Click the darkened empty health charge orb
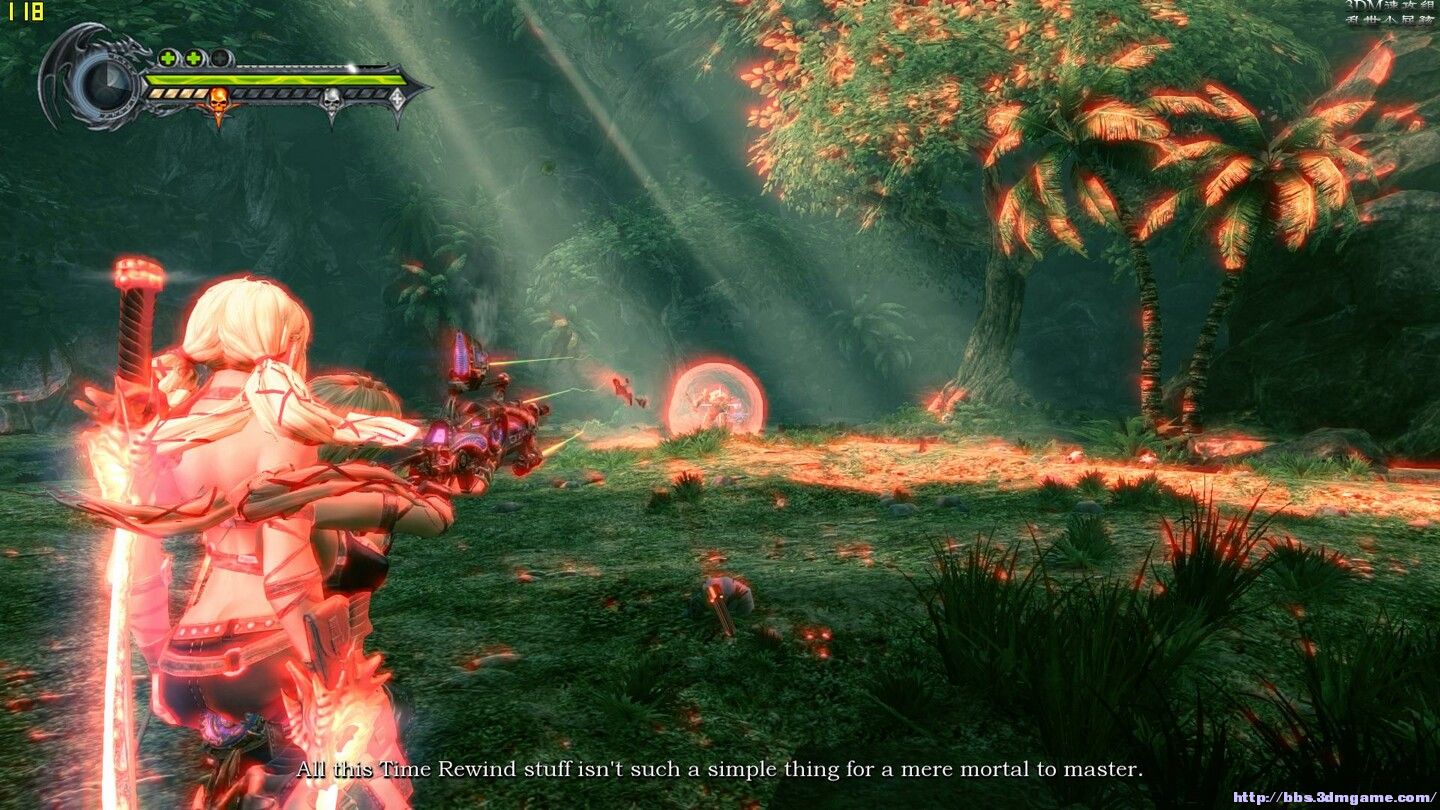 click(x=221, y=58)
